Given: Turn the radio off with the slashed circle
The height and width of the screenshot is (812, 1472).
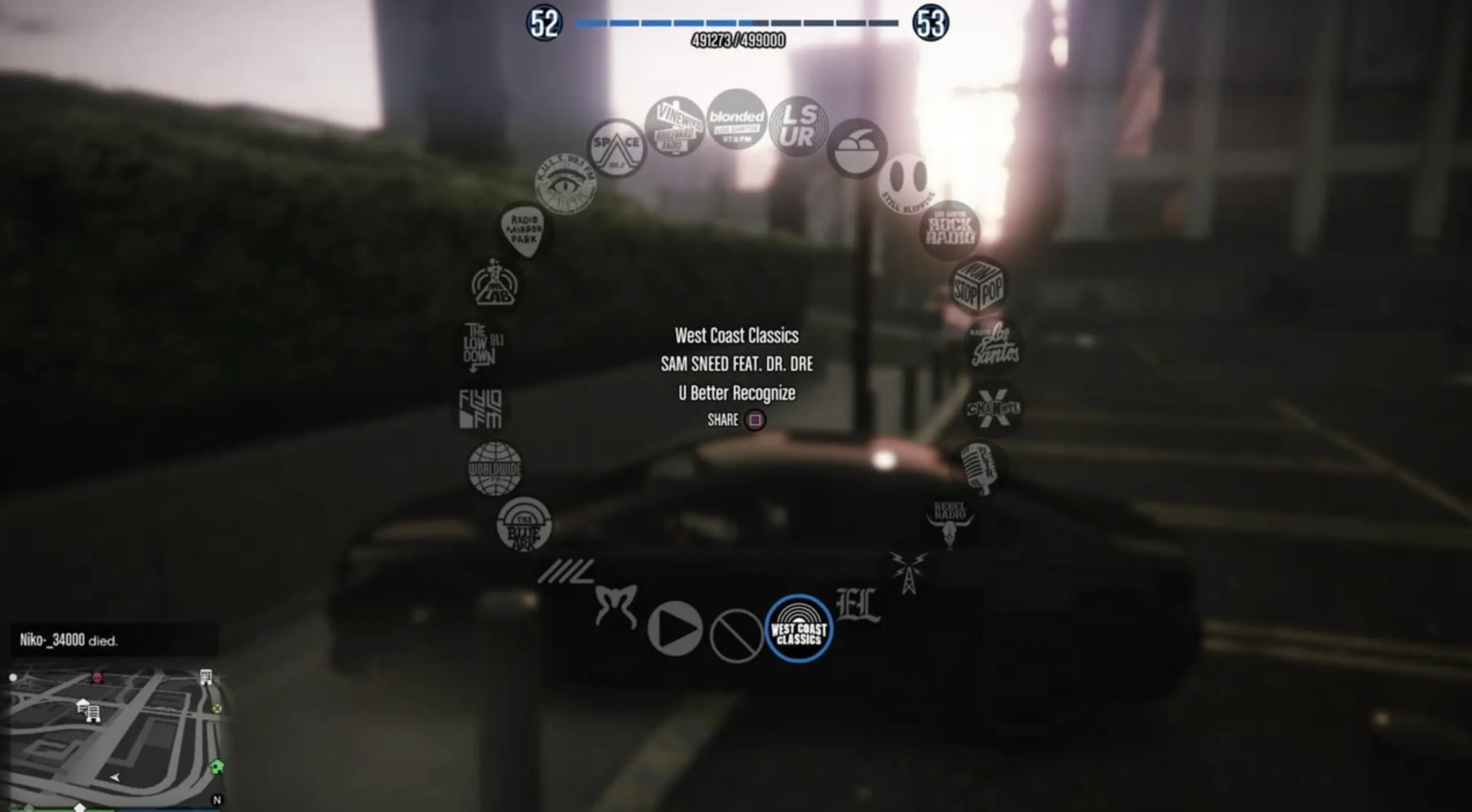Looking at the screenshot, I should click(736, 635).
